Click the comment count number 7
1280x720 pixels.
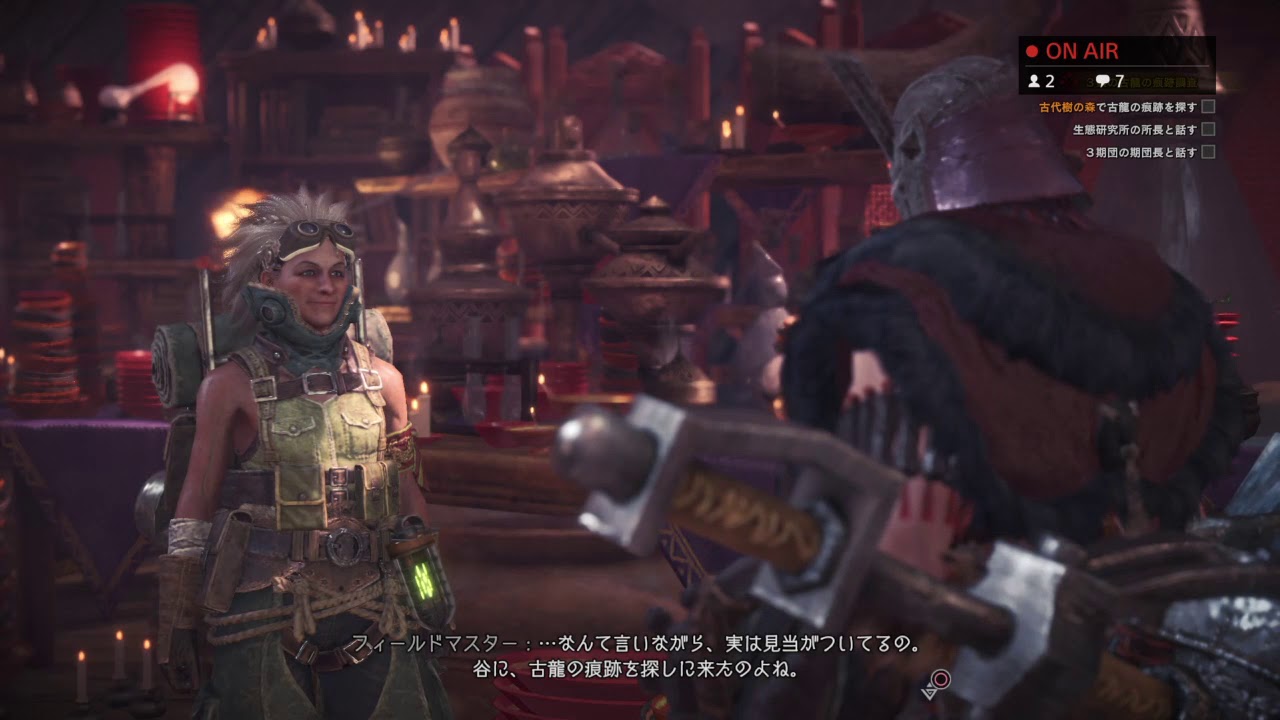[x=1119, y=80]
